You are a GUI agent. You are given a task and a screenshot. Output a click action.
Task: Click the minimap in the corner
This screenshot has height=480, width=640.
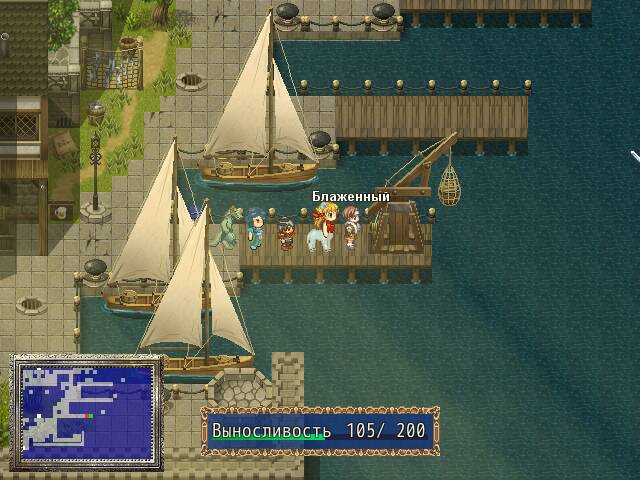(86, 411)
